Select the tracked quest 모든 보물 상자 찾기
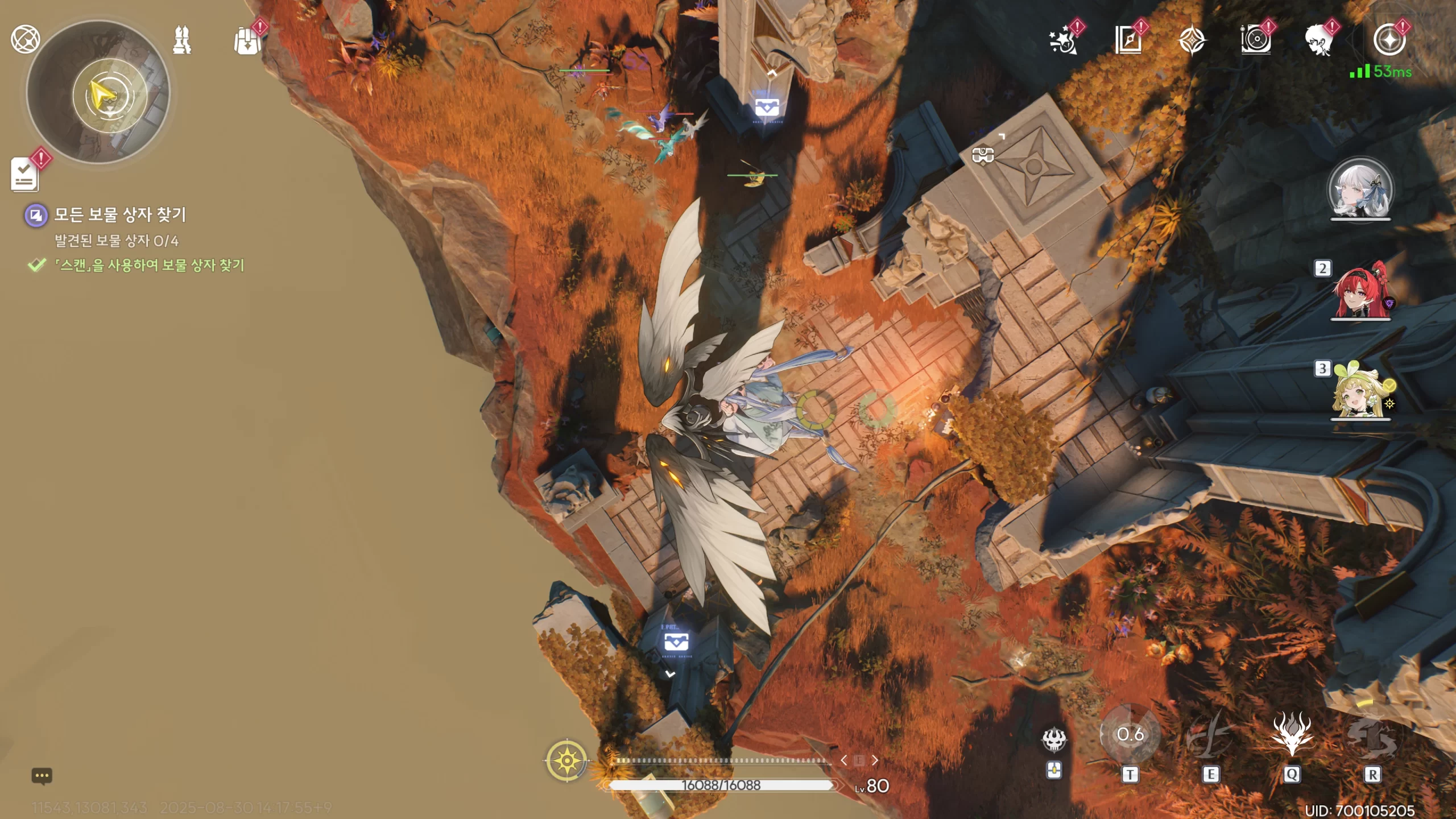This screenshot has width=1456, height=819. tap(119, 215)
